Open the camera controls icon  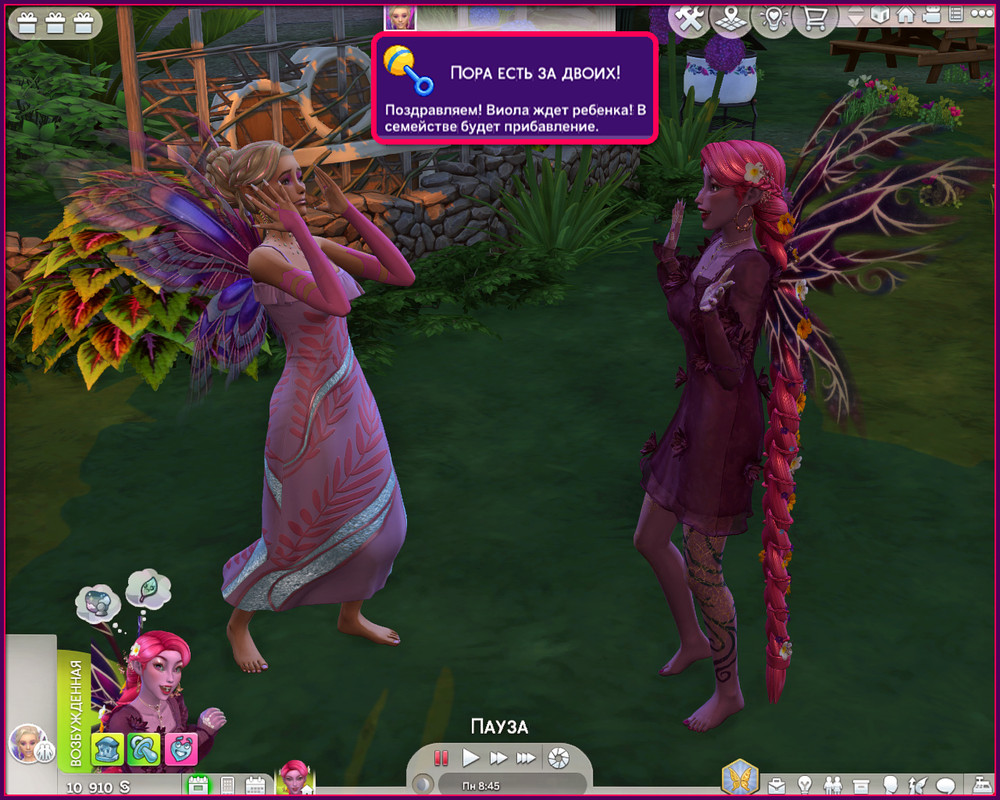tap(931, 15)
